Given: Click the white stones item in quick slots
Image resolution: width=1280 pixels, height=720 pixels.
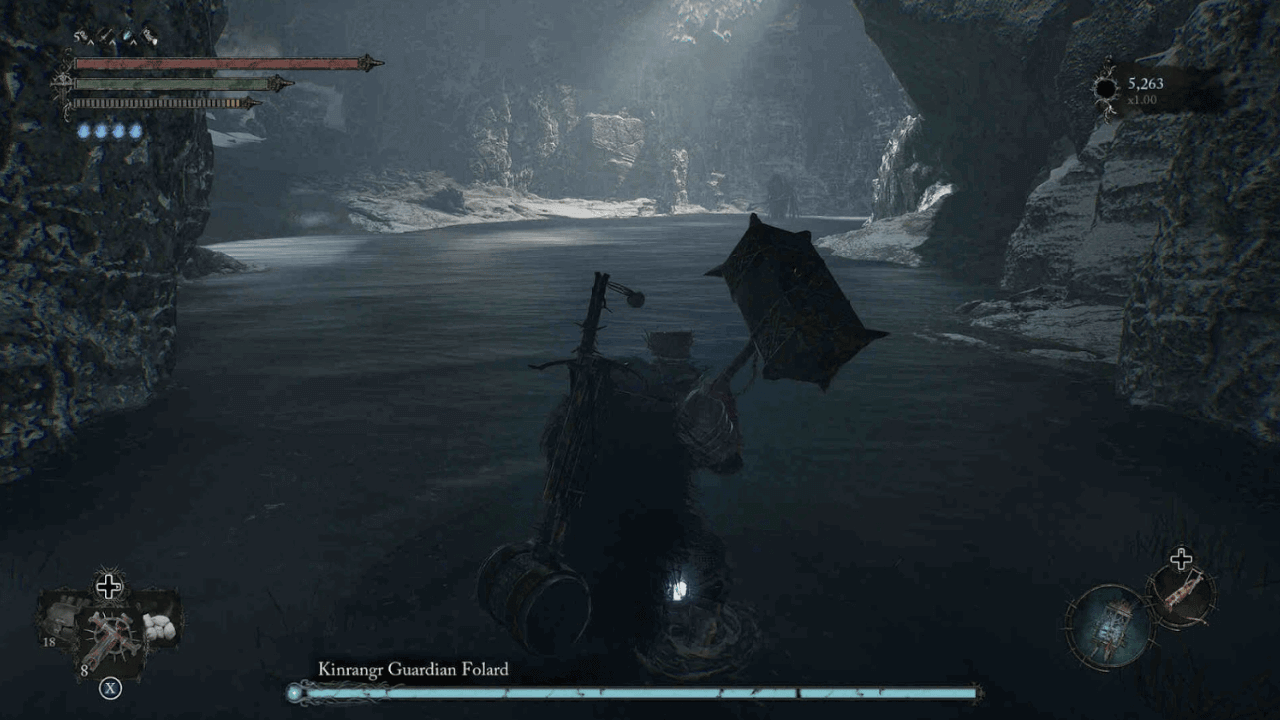Looking at the screenshot, I should (x=160, y=627).
